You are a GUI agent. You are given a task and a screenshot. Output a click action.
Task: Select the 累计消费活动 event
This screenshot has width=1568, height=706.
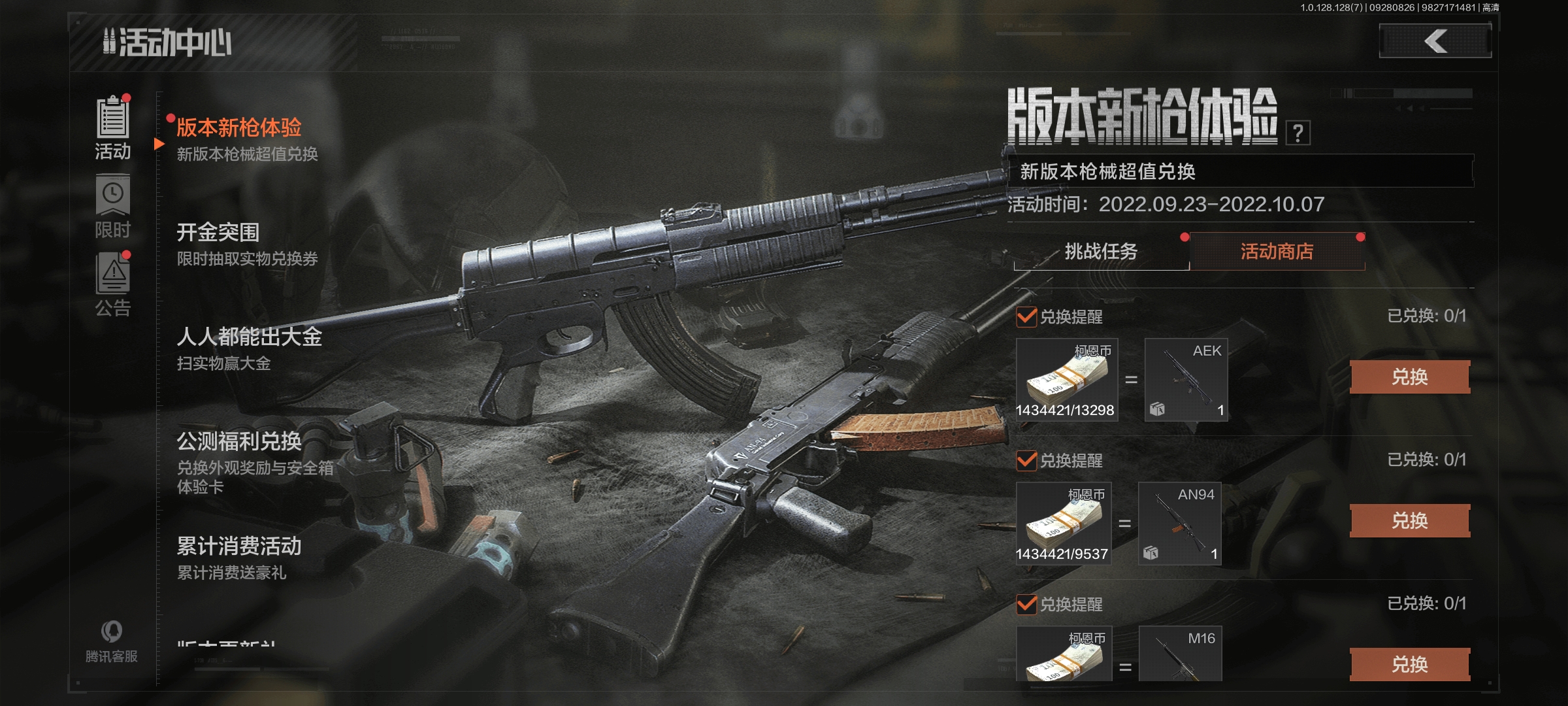239,558
